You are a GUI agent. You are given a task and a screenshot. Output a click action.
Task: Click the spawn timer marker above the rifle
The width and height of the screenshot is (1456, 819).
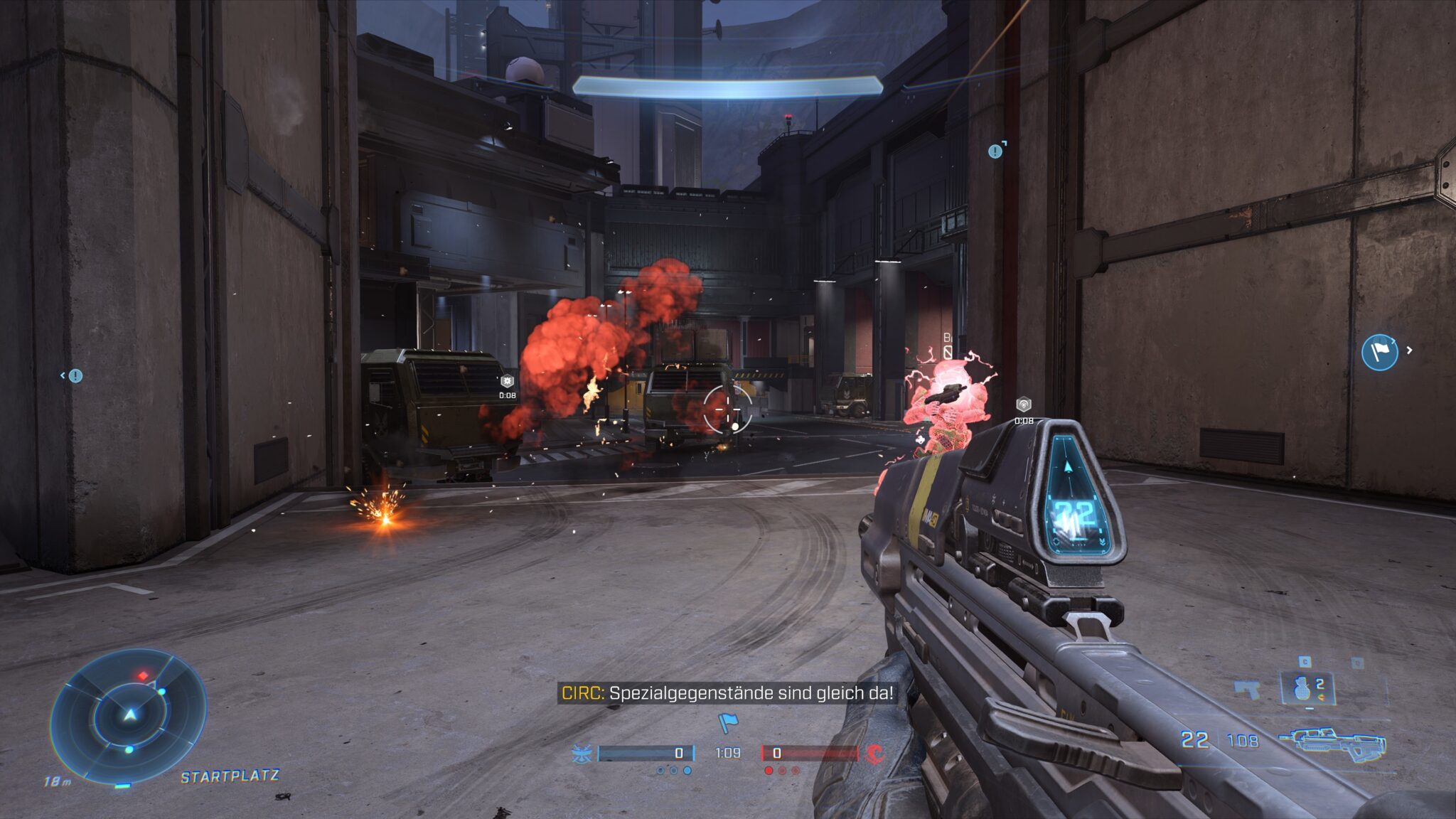coord(1023,405)
